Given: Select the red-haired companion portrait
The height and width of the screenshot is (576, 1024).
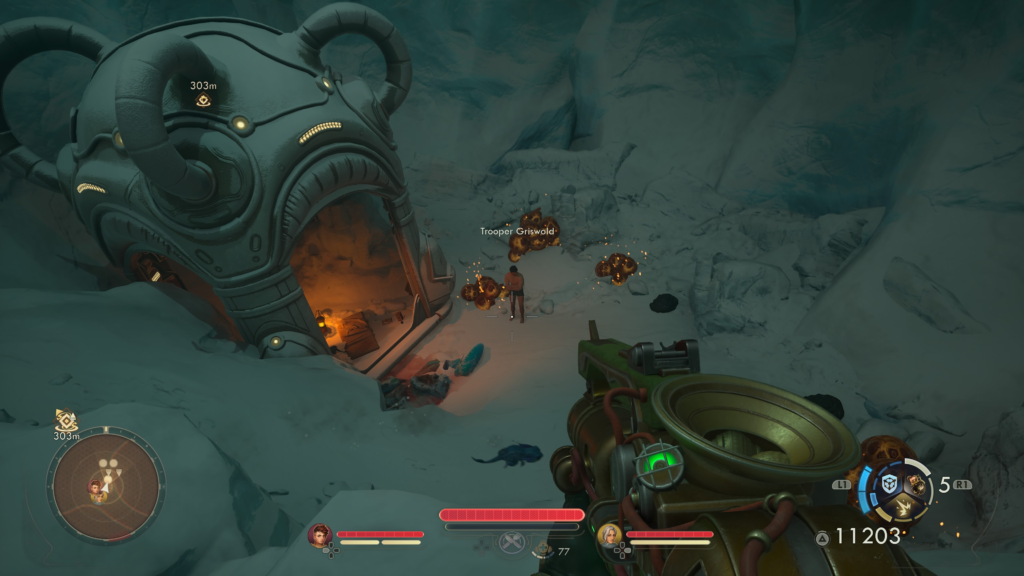Looking at the screenshot, I should 320,536.
